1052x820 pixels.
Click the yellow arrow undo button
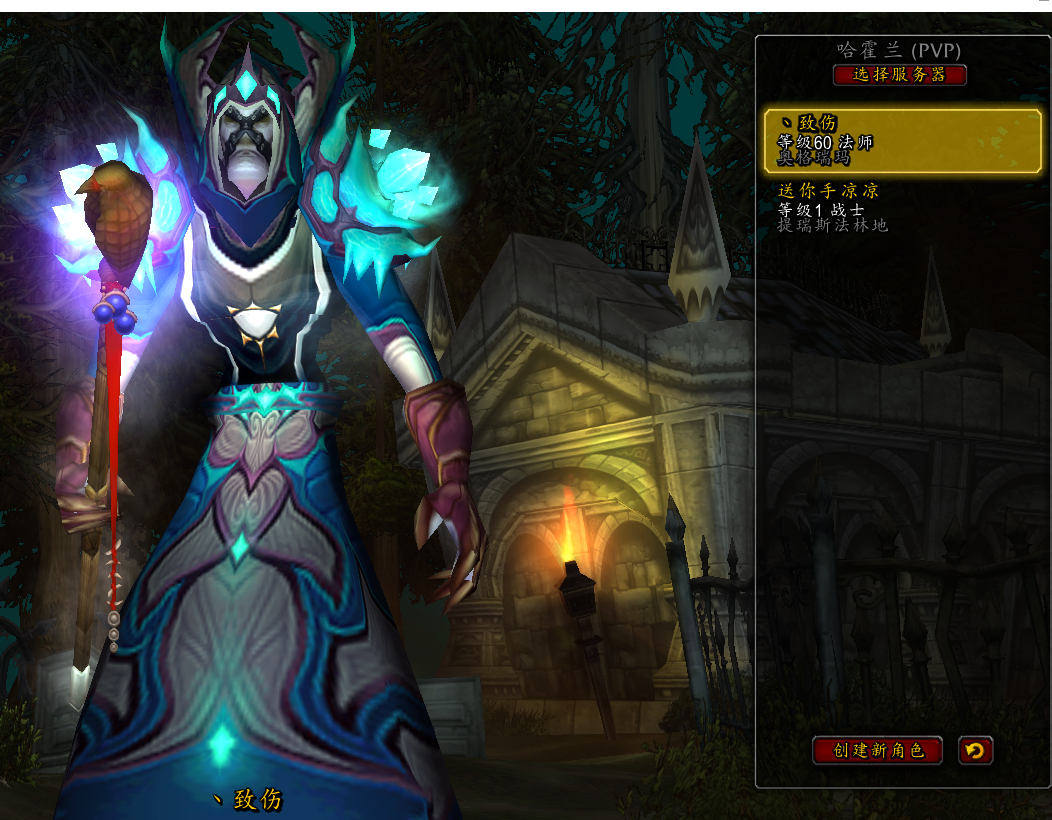point(975,750)
